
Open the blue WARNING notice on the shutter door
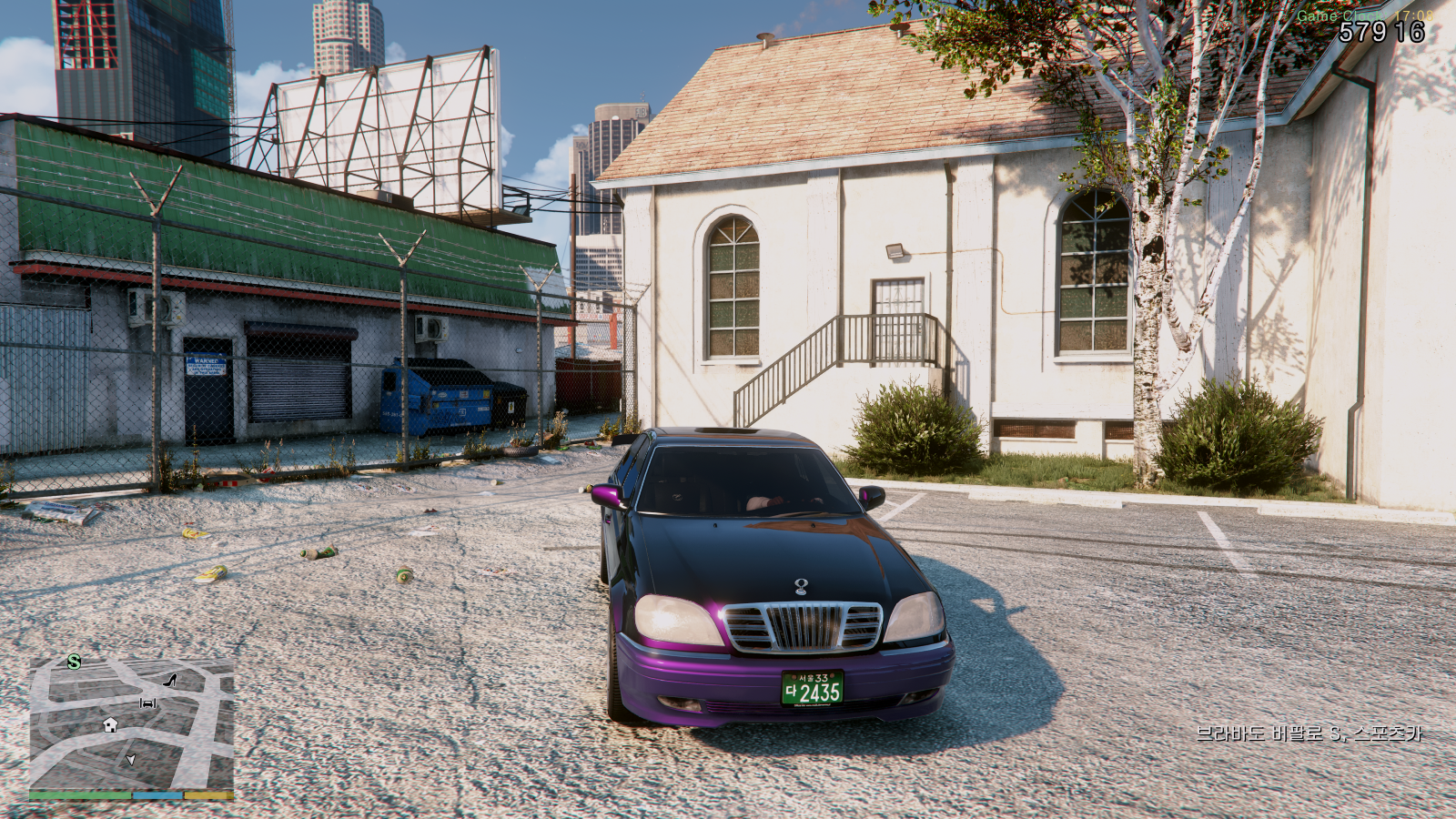click(x=206, y=363)
